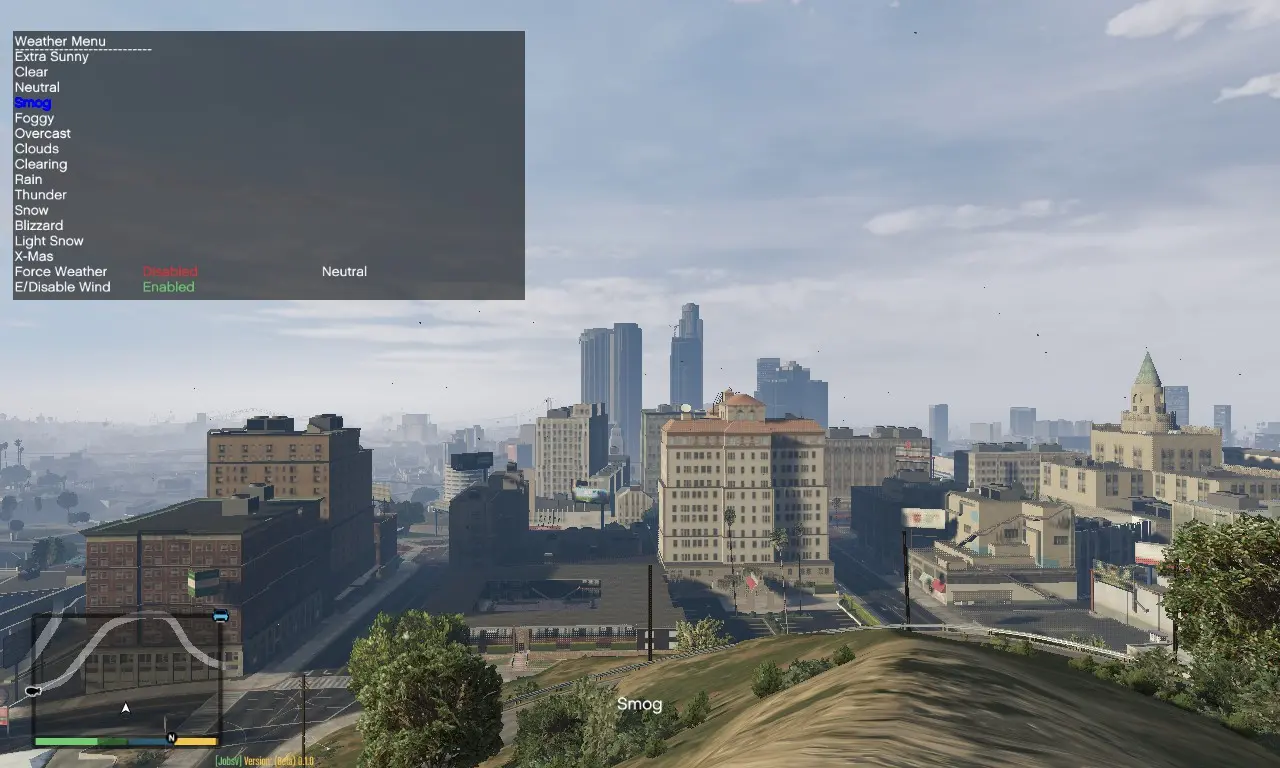
Task: Click the white player arrow on the minimap
Action: tap(125, 707)
